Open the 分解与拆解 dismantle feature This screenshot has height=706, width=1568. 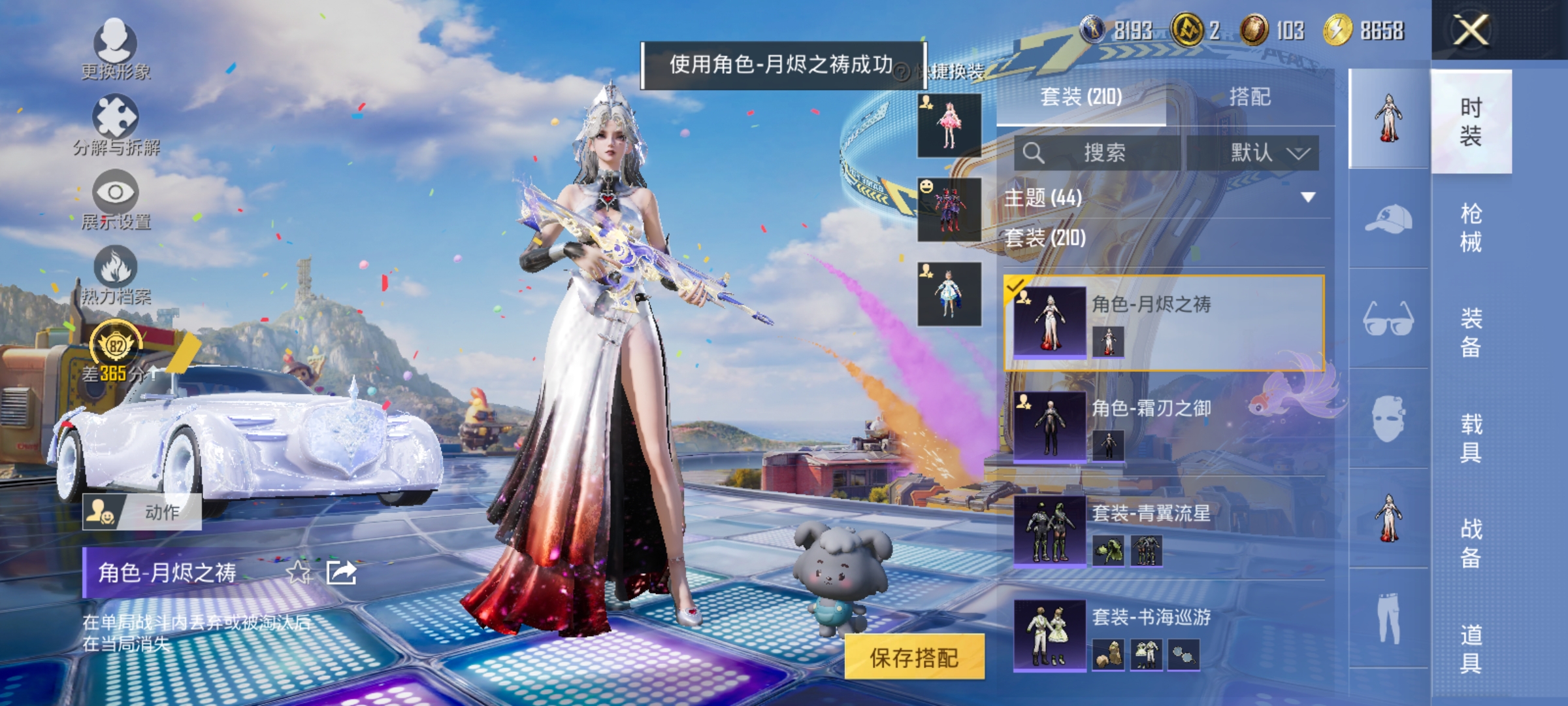pos(116,121)
